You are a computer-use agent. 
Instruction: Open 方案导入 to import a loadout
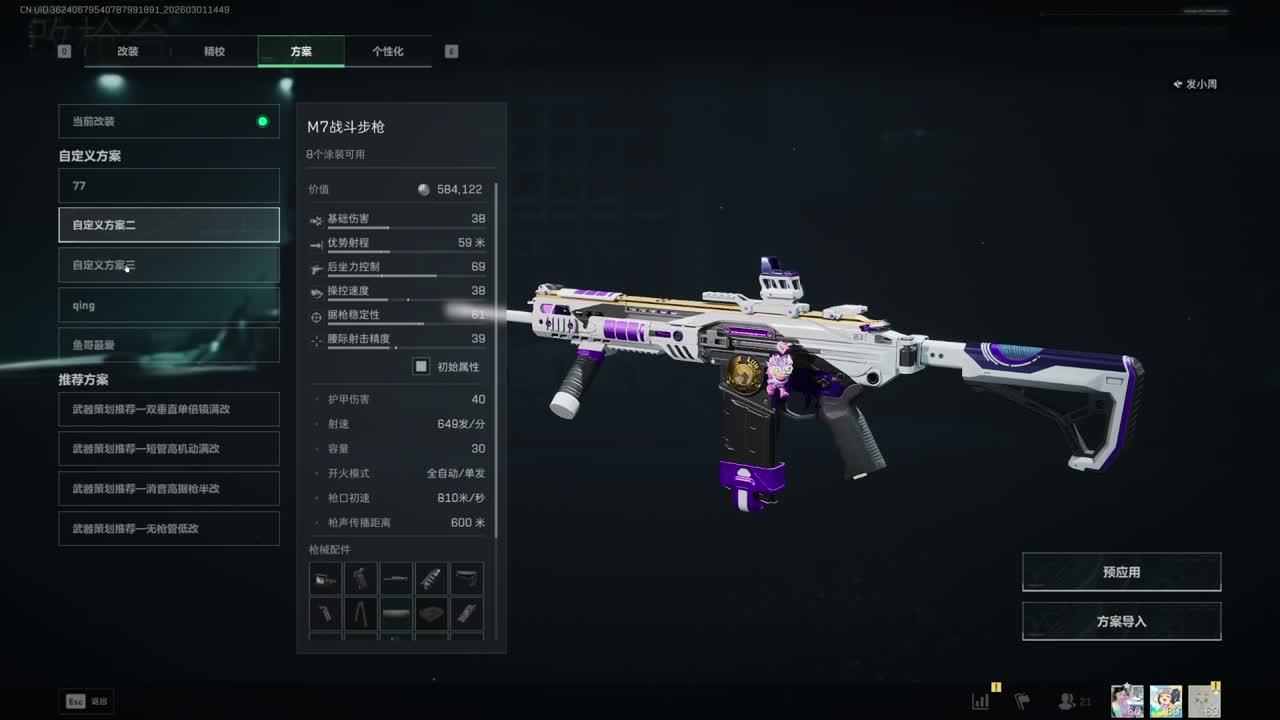coord(1121,621)
